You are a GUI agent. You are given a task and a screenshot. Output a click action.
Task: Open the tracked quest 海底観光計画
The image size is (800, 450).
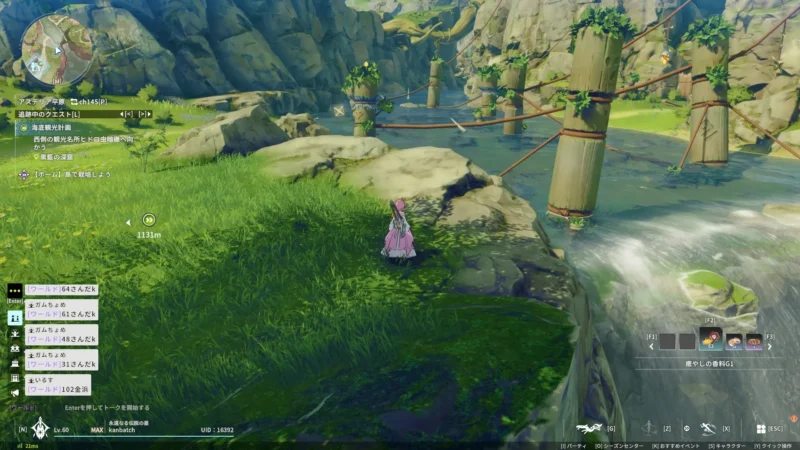(54, 127)
